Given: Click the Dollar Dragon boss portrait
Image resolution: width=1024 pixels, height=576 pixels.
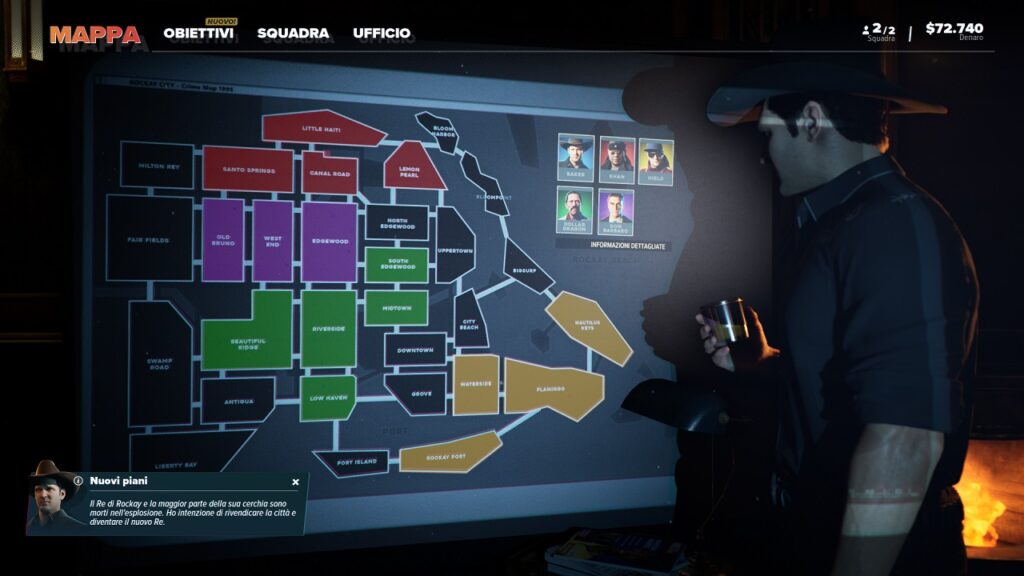Looking at the screenshot, I should coord(575,211).
